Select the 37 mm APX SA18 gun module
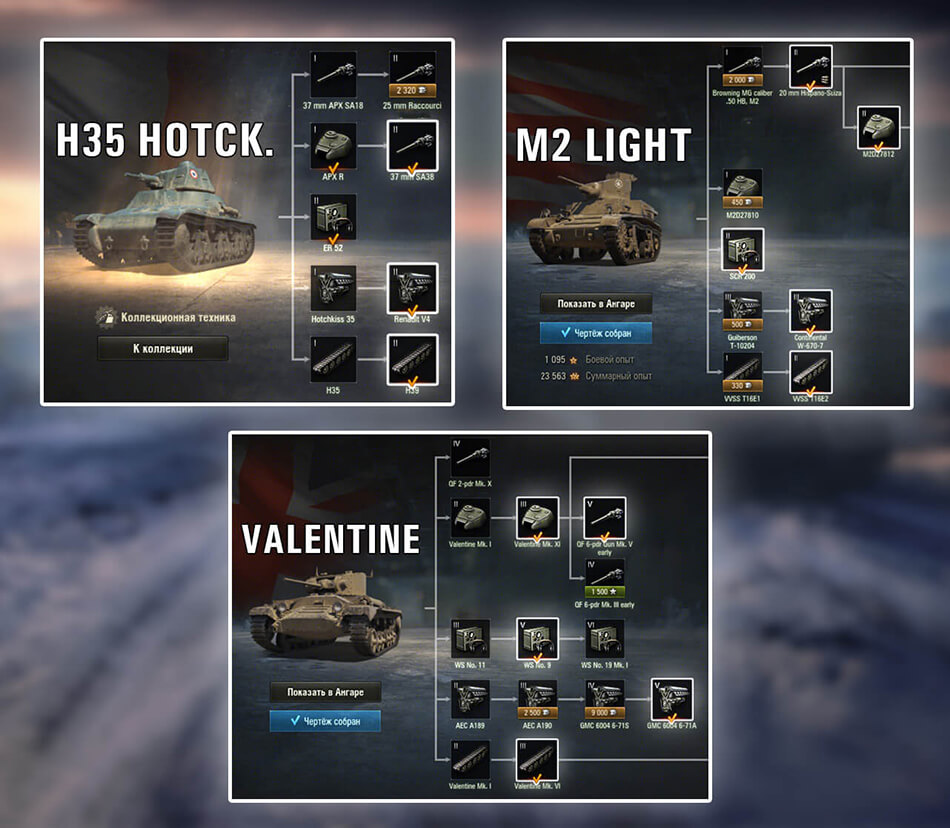Image resolution: width=950 pixels, height=828 pixels. coord(334,74)
